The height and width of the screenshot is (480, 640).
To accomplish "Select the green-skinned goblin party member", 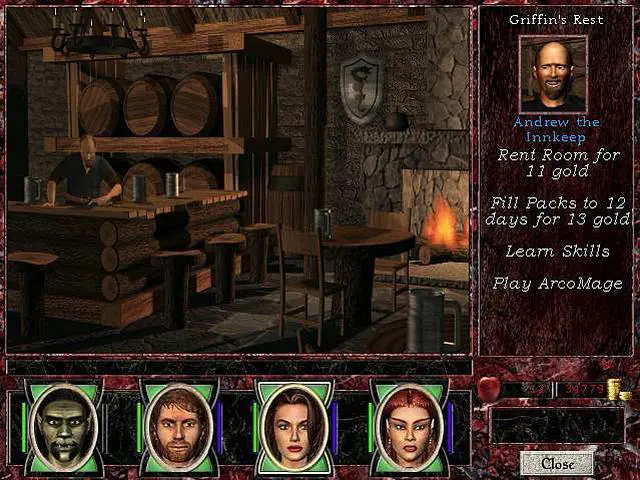I will [x=65, y=424].
